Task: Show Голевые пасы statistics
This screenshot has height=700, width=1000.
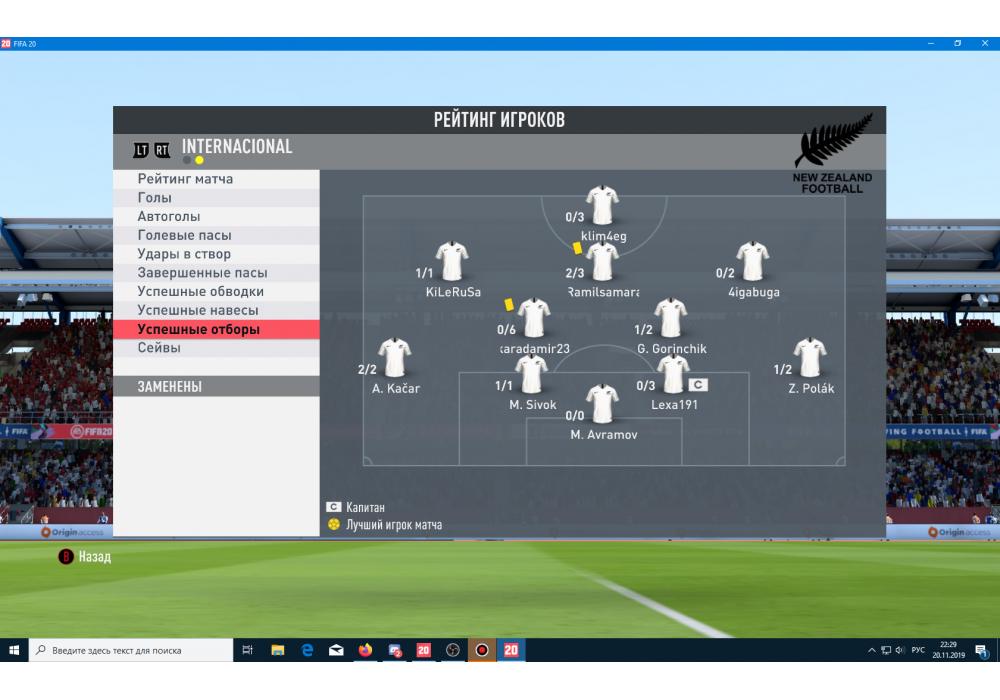Action: tap(185, 236)
